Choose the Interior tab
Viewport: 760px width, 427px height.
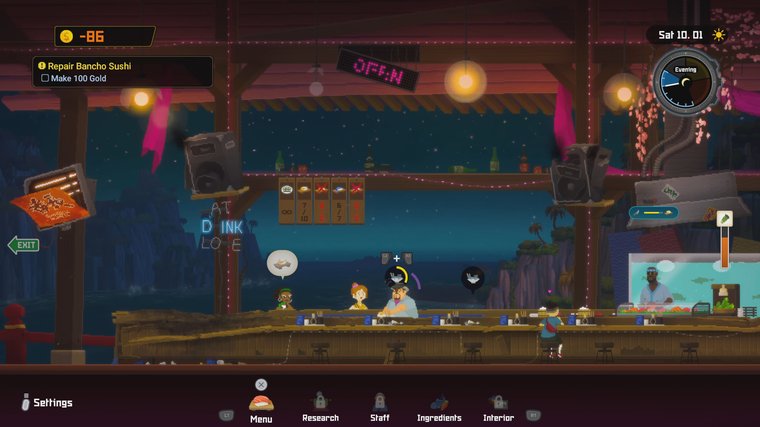[x=498, y=406]
